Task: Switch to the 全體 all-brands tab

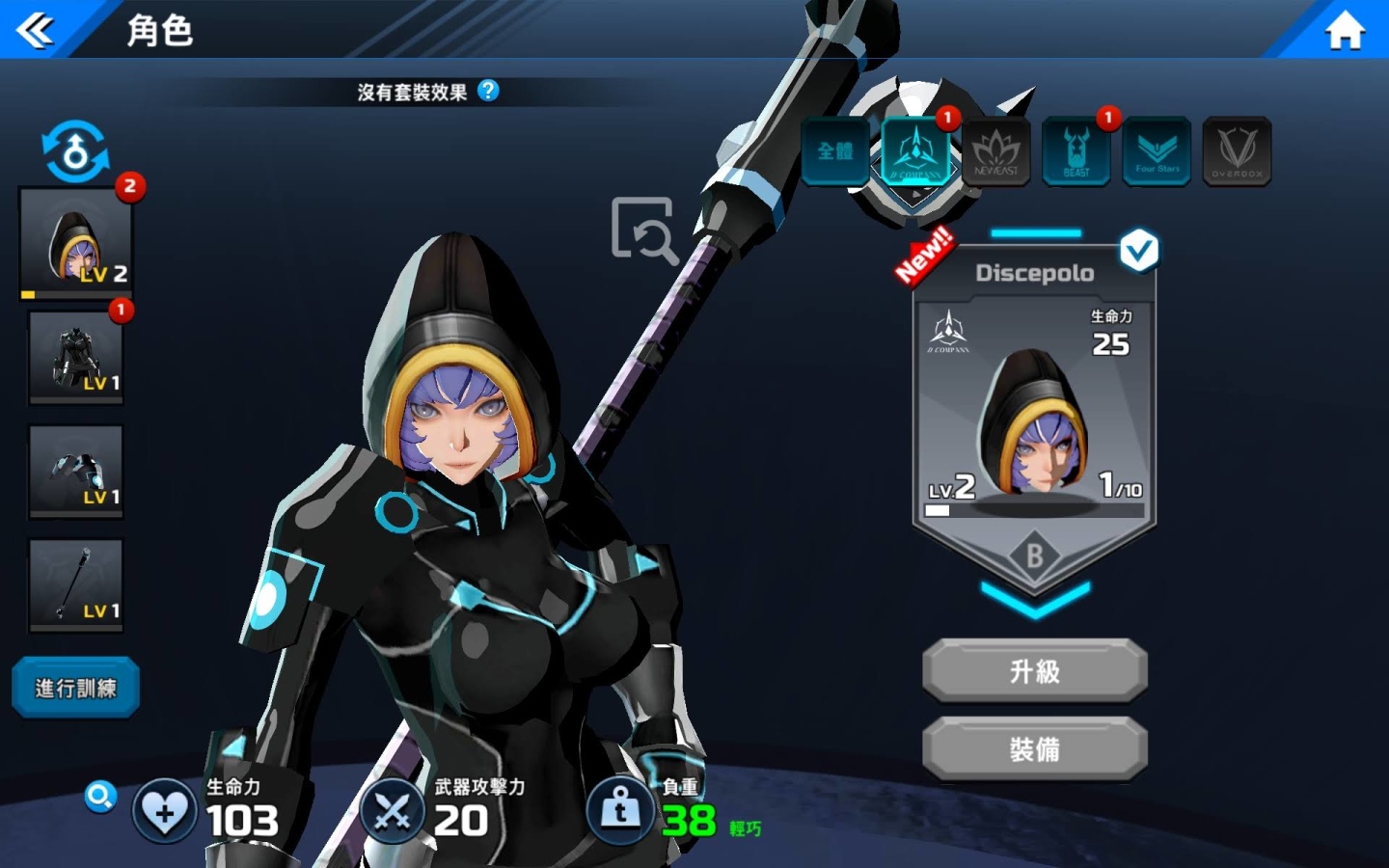Action: pyautogui.click(x=835, y=151)
